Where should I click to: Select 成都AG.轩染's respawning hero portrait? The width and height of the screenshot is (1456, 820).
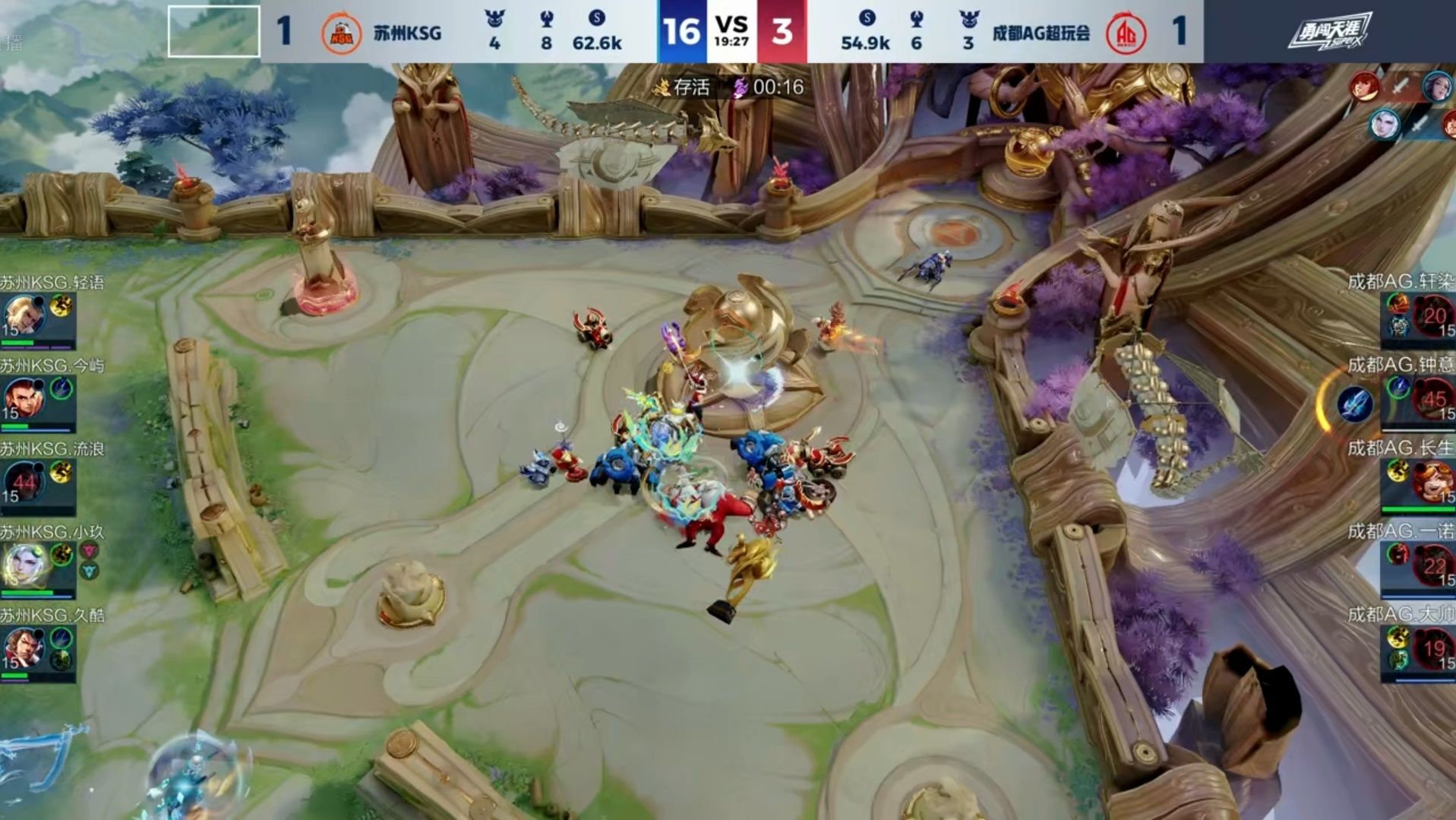click(x=1433, y=315)
